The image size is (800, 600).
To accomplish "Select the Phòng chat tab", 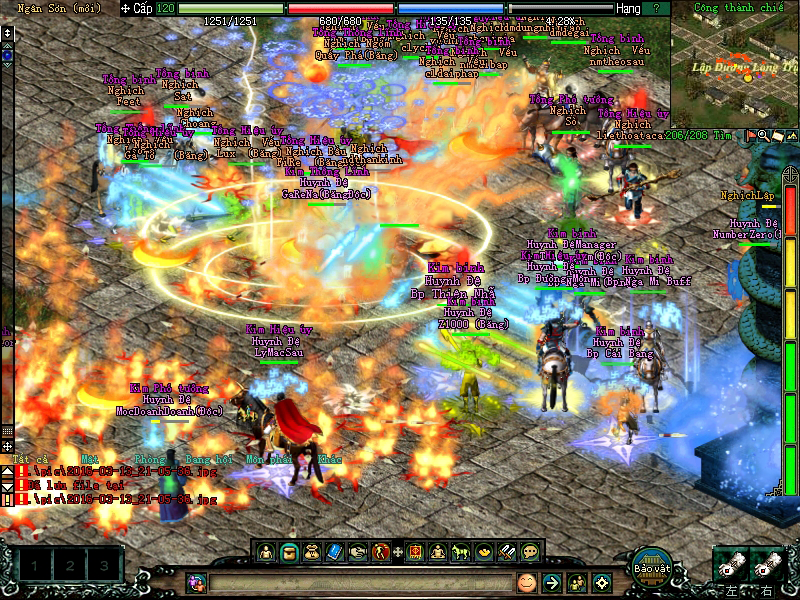I will (x=150, y=459).
